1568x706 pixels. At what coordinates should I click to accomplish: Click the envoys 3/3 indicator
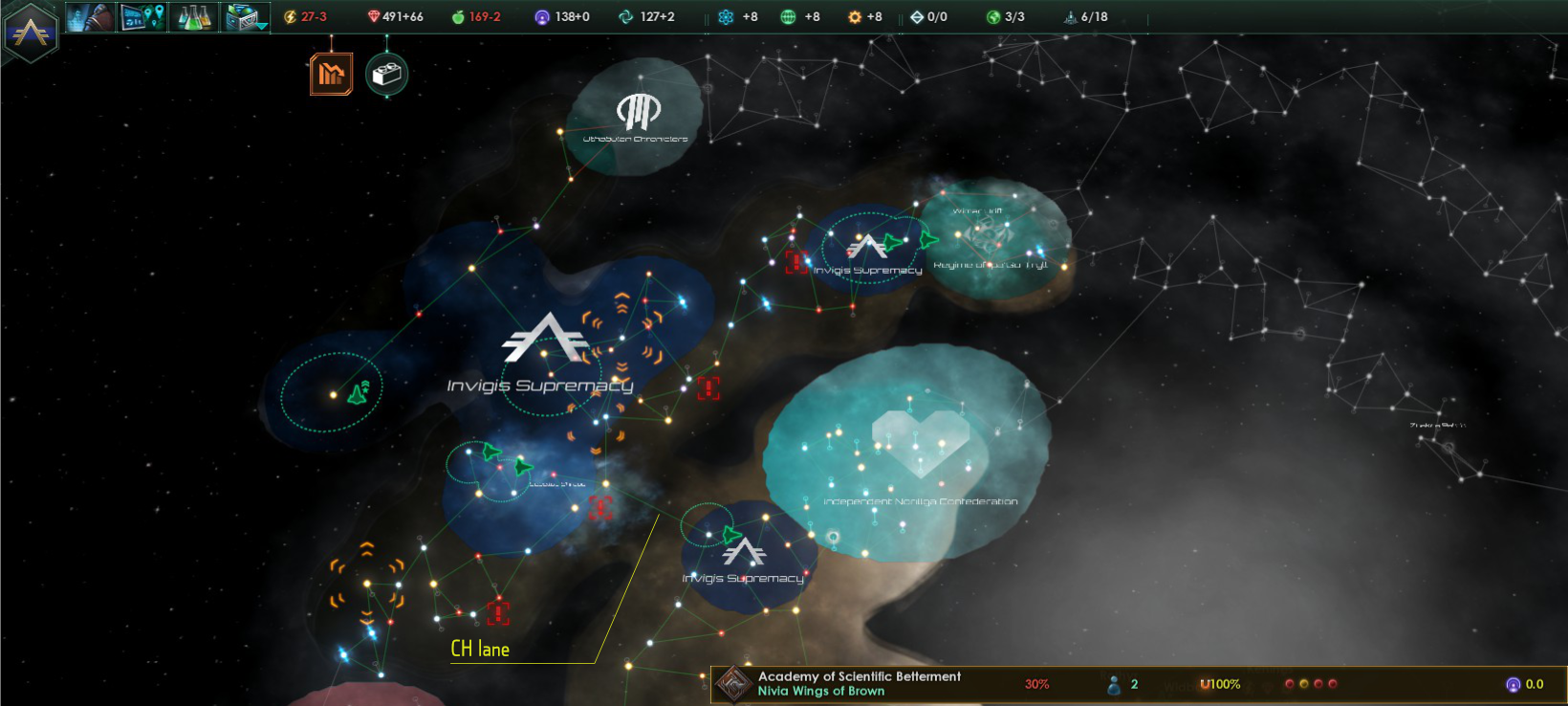[994, 15]
